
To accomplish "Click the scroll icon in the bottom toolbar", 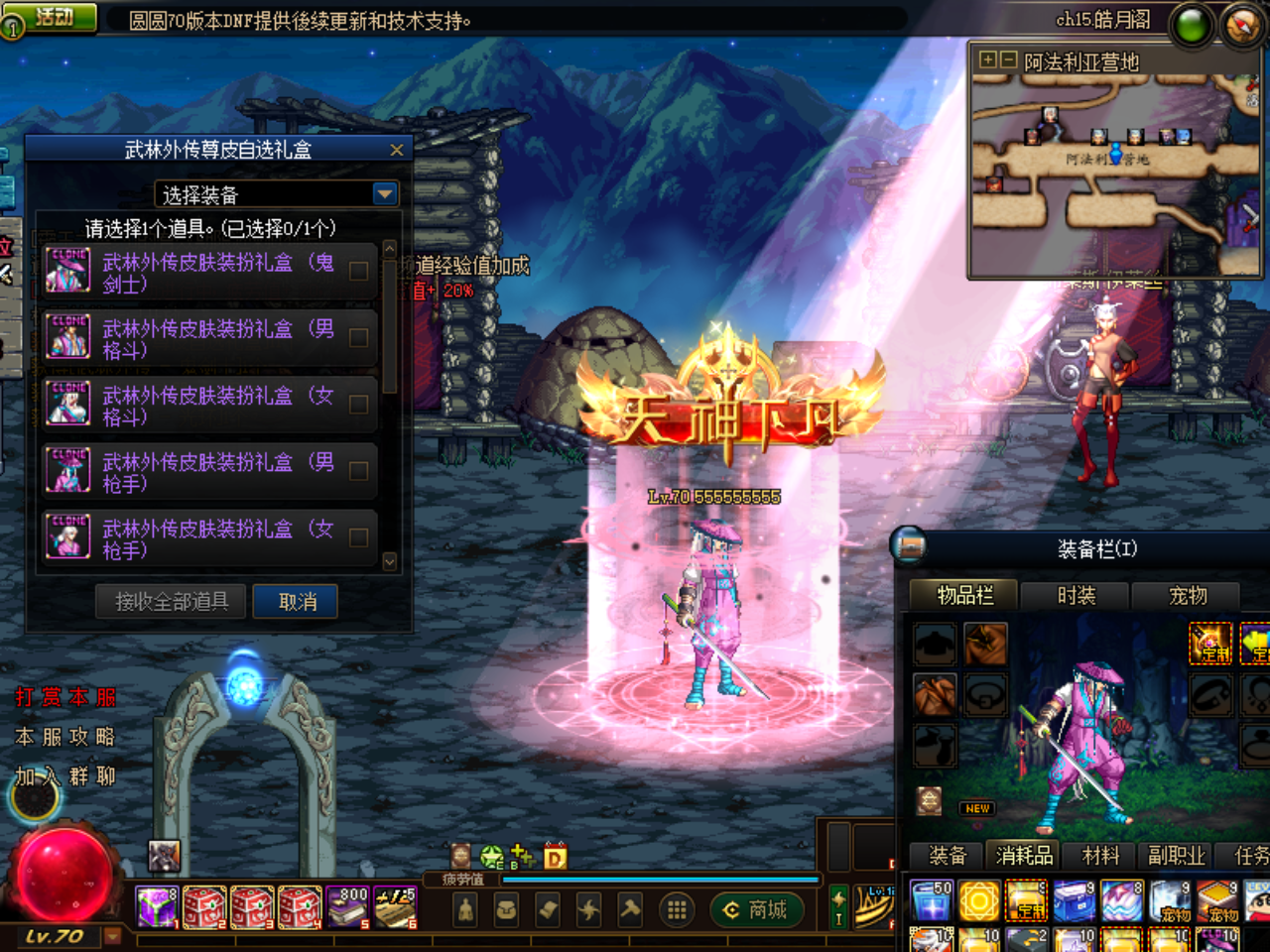I will 547,909.
